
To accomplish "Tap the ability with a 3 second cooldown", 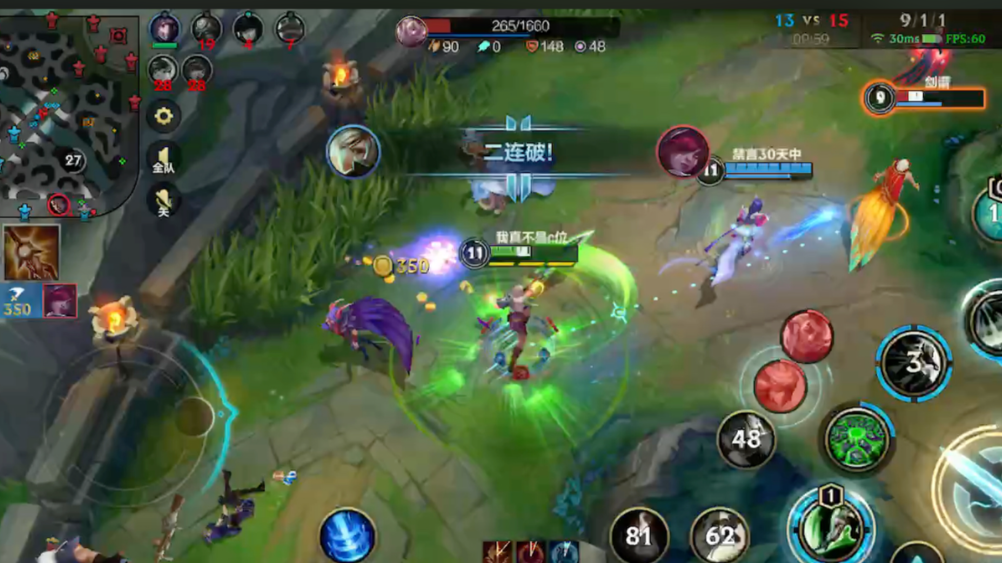I will [x=913, y=363].
